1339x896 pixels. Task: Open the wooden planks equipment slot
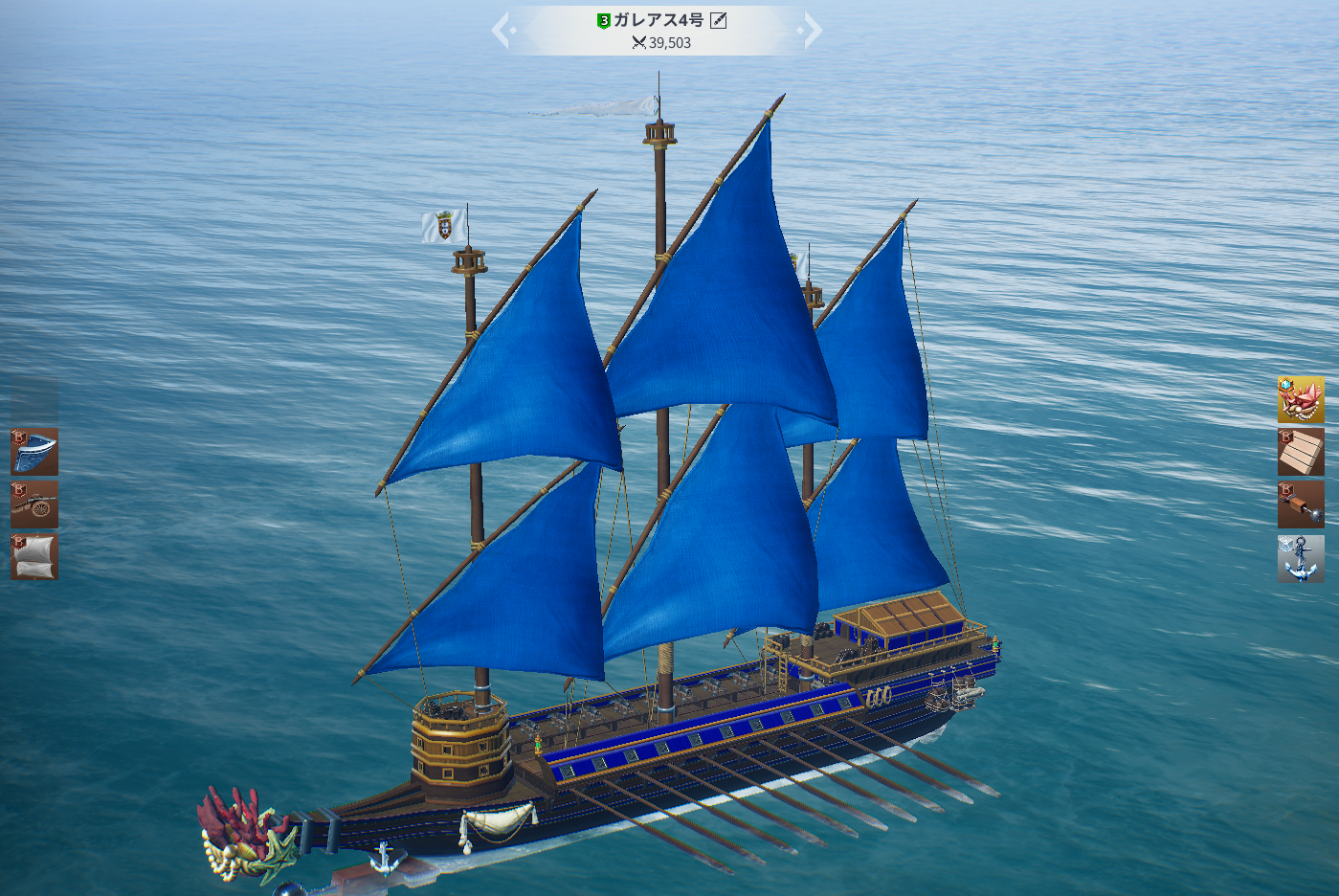click(x=1301, y=452)
